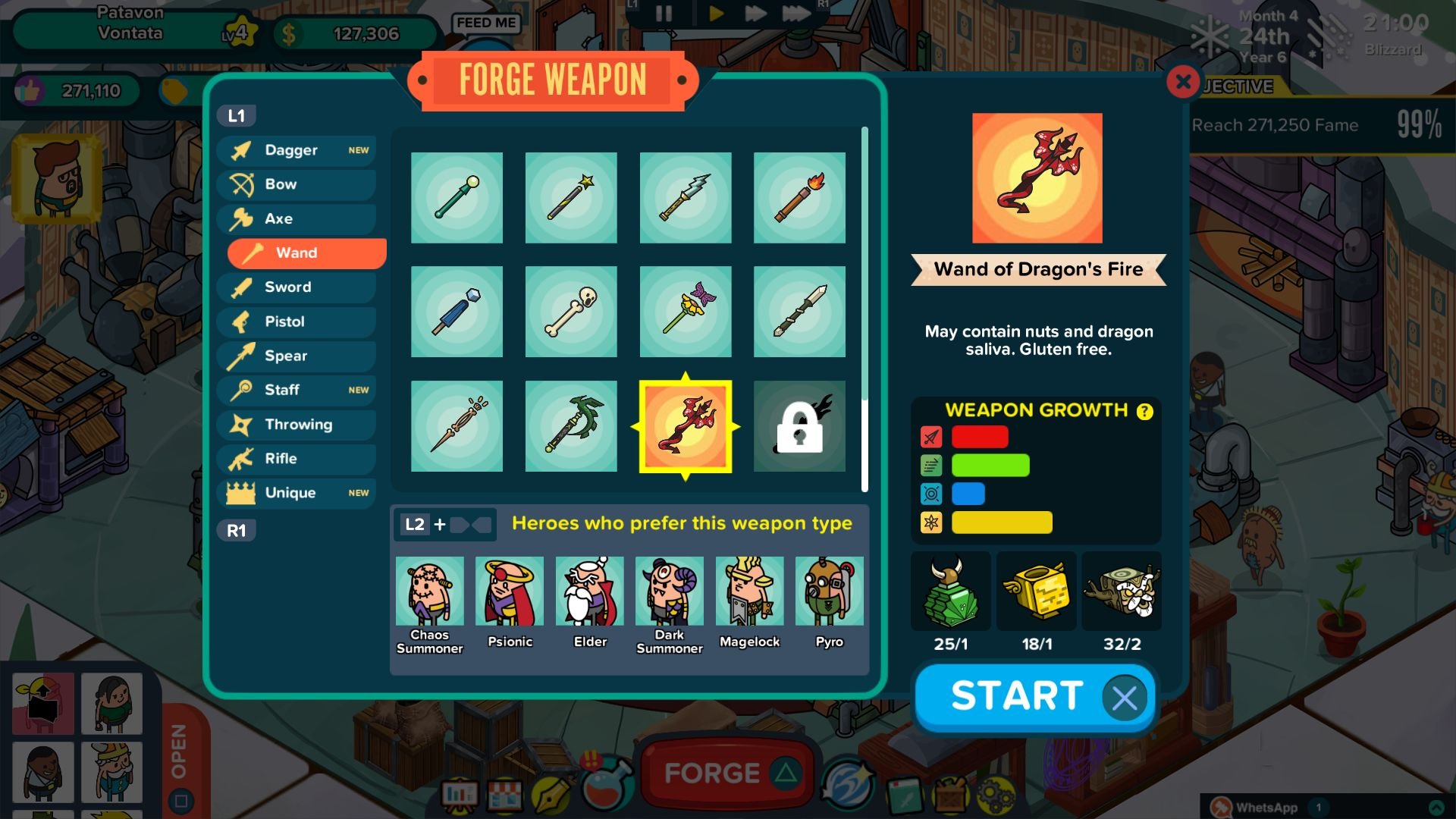Viewport: 1456px width, 819px height.
Task: Click the FEED ME button
Action: pos(486,23)
